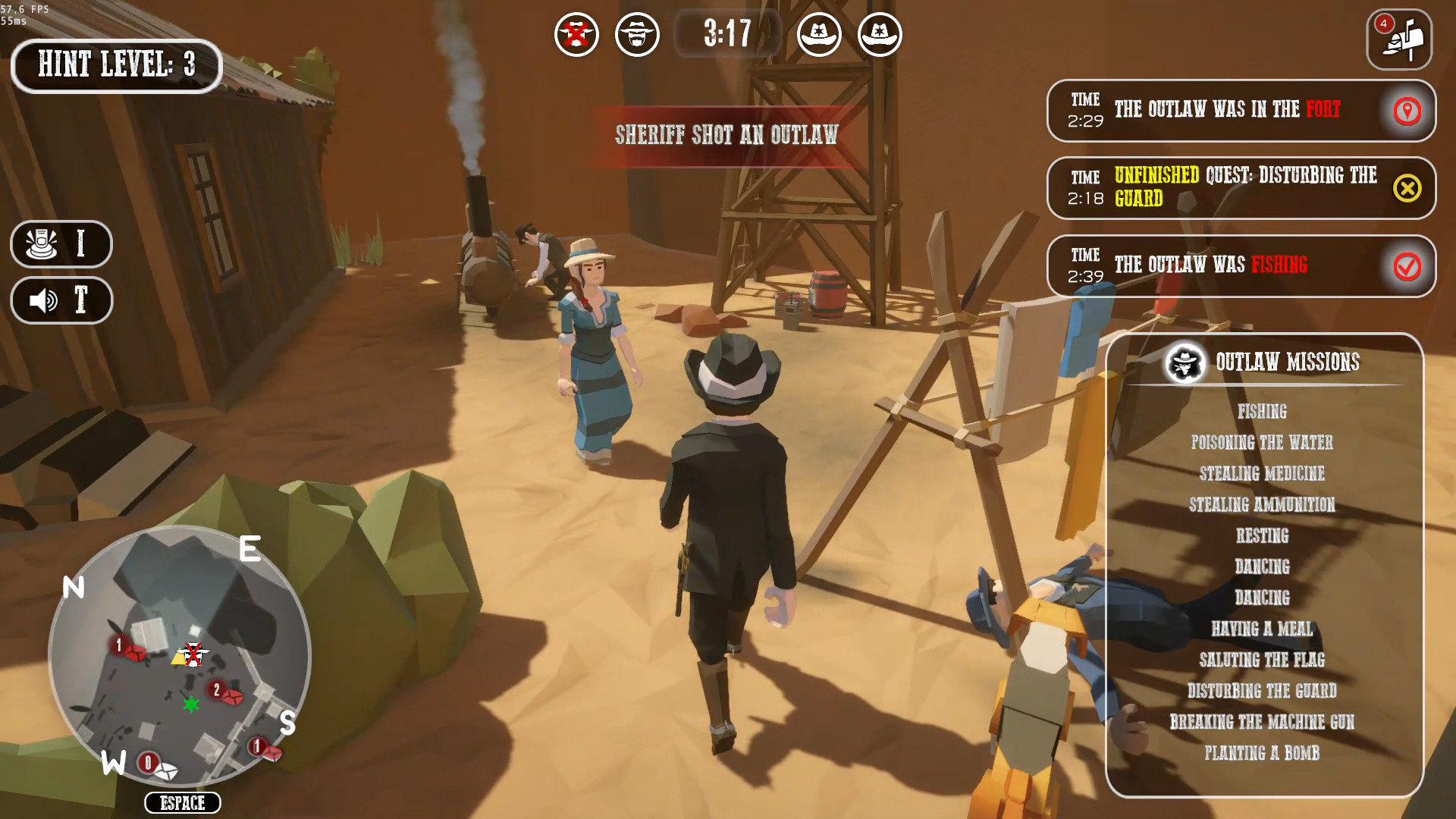Image resolution: width=1456 pixels, height=819 pixels.
Task: Choose the Planting a Bomb mission
Action: coord(1262,753)
